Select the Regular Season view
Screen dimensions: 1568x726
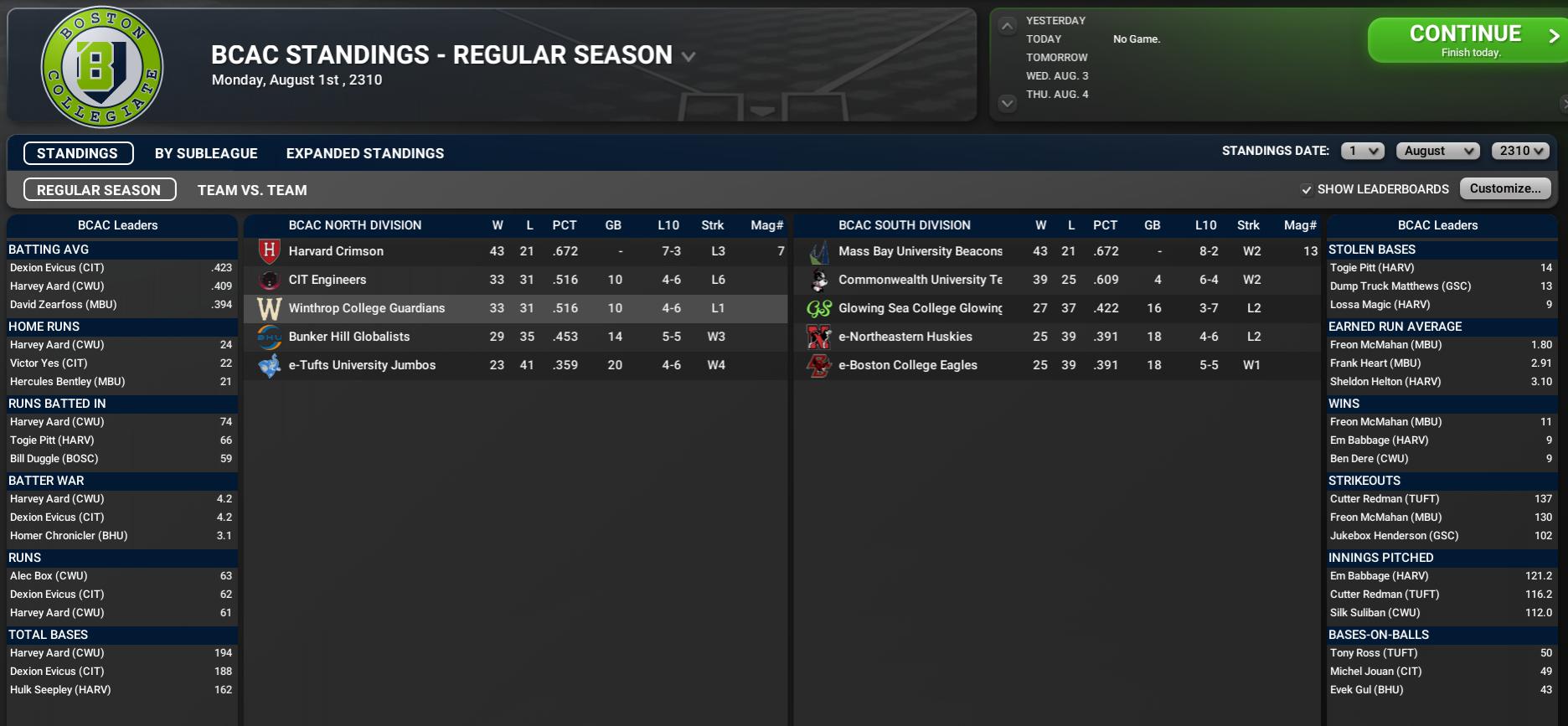coord(99,190)
